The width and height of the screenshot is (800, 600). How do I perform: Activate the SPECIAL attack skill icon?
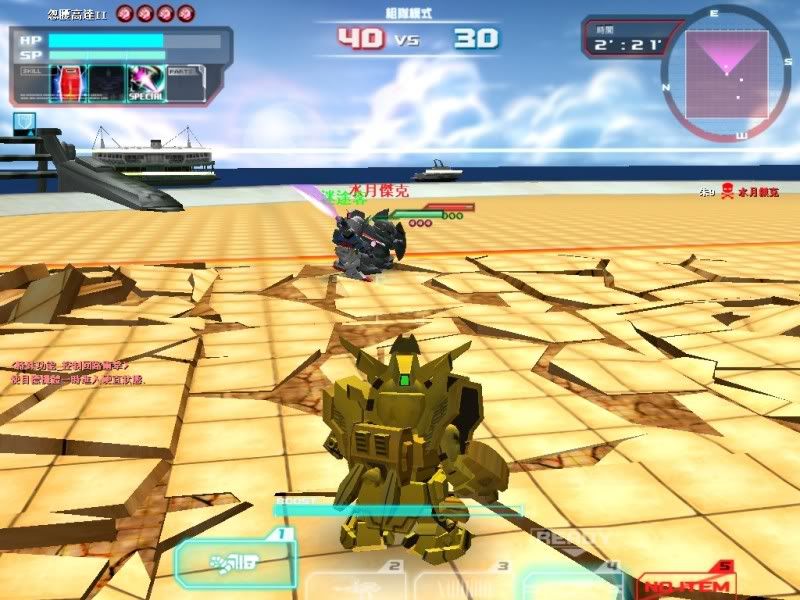pyautogui.click(x=146, y=83)
